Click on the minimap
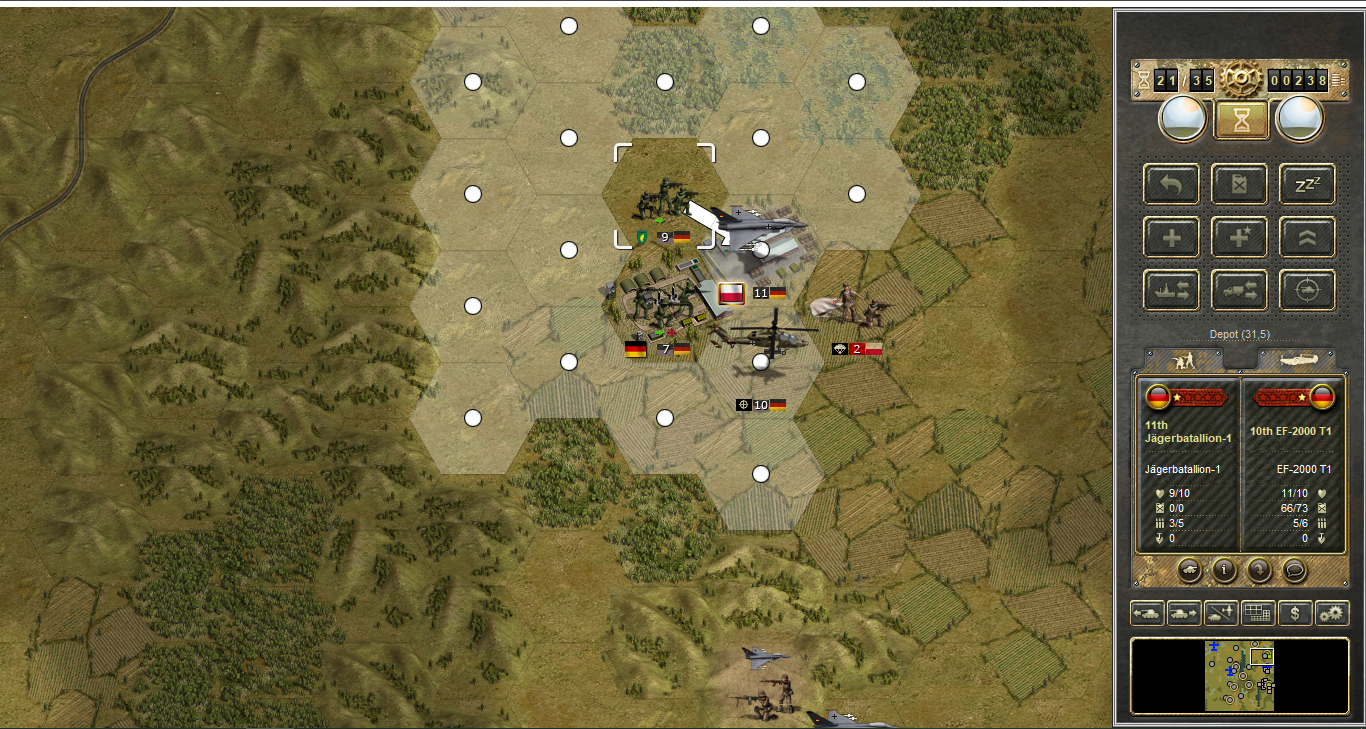Screen dimensions: 1366x729 (x=1240, y=676)
